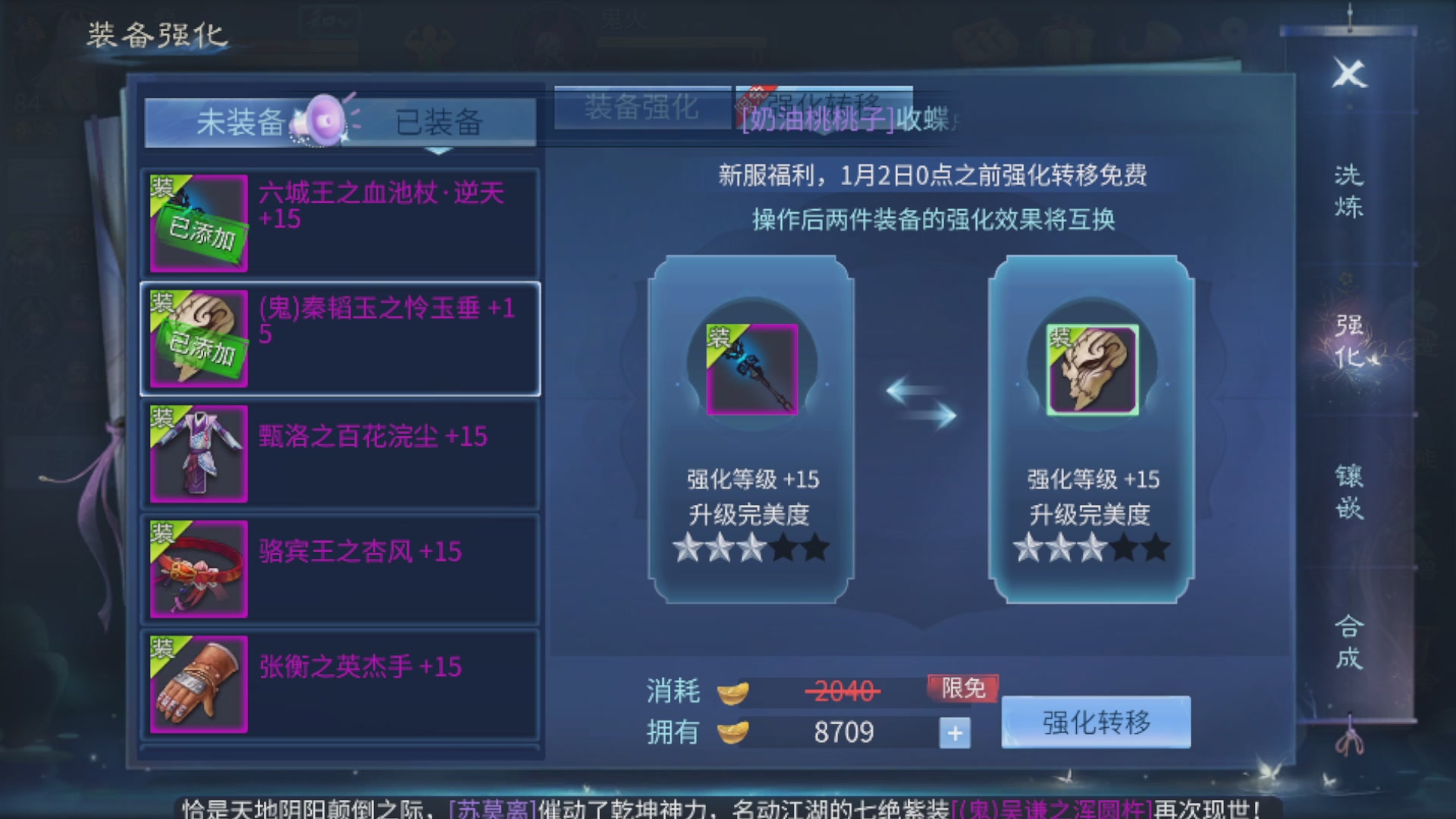Select the 甄洛之百花浣尘 robe icon
This screenshot has height=819, width=1456.
pos(196,453)
